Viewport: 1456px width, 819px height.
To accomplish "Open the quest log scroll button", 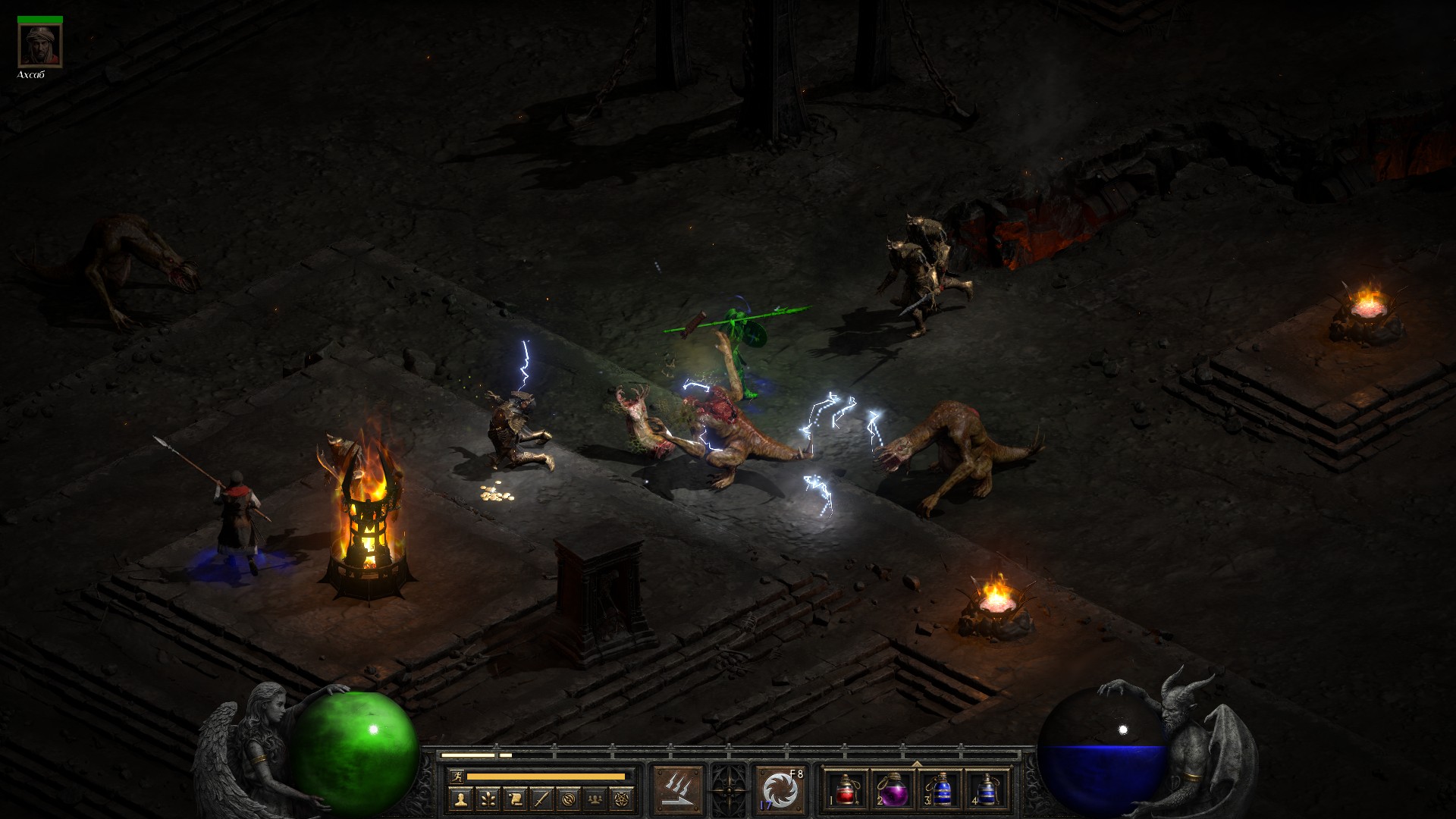I will pos(515,799).
